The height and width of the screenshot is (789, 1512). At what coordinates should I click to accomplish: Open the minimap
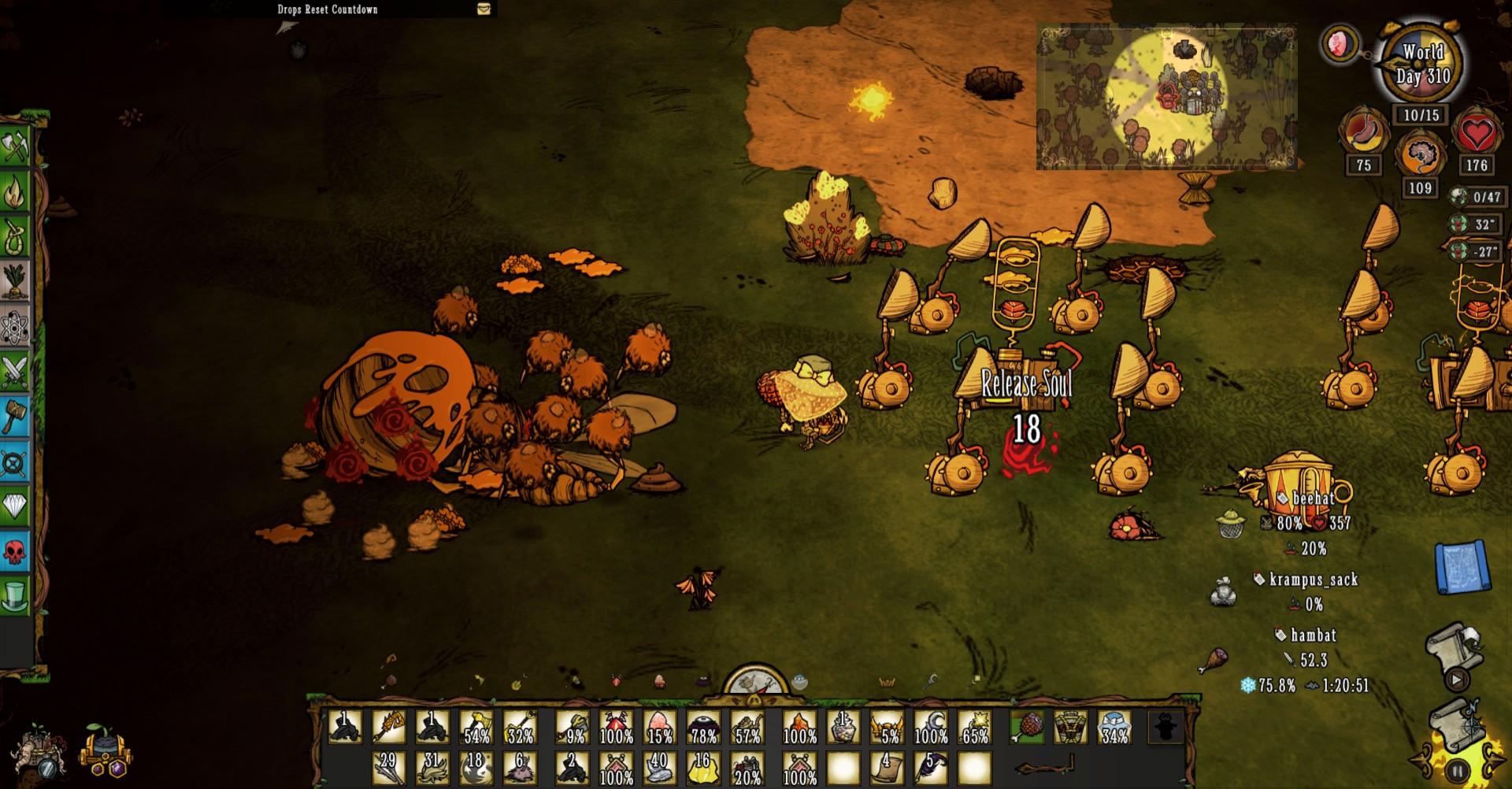[x=1165, y=97]
